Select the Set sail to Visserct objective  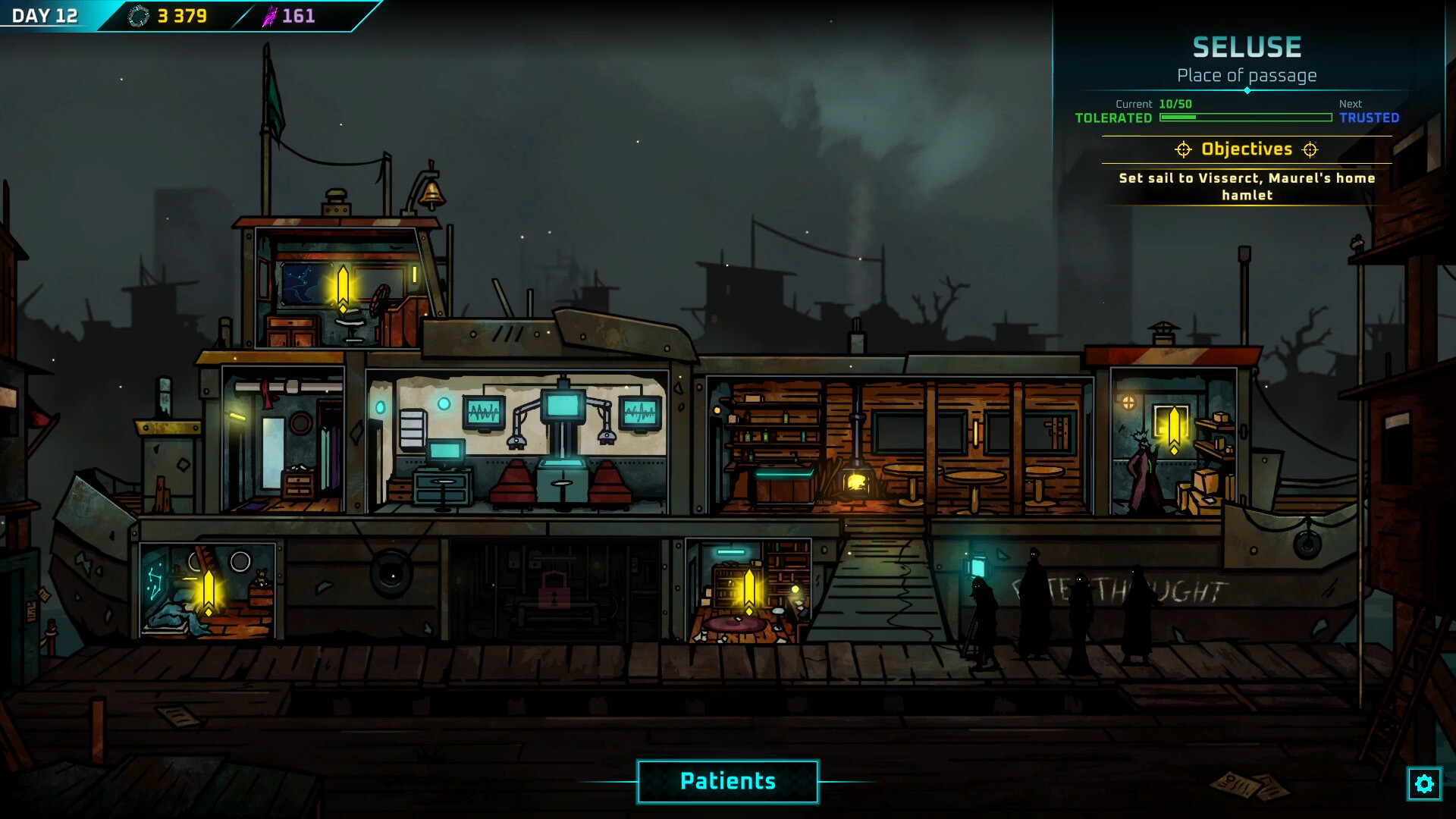point(1246,186)
